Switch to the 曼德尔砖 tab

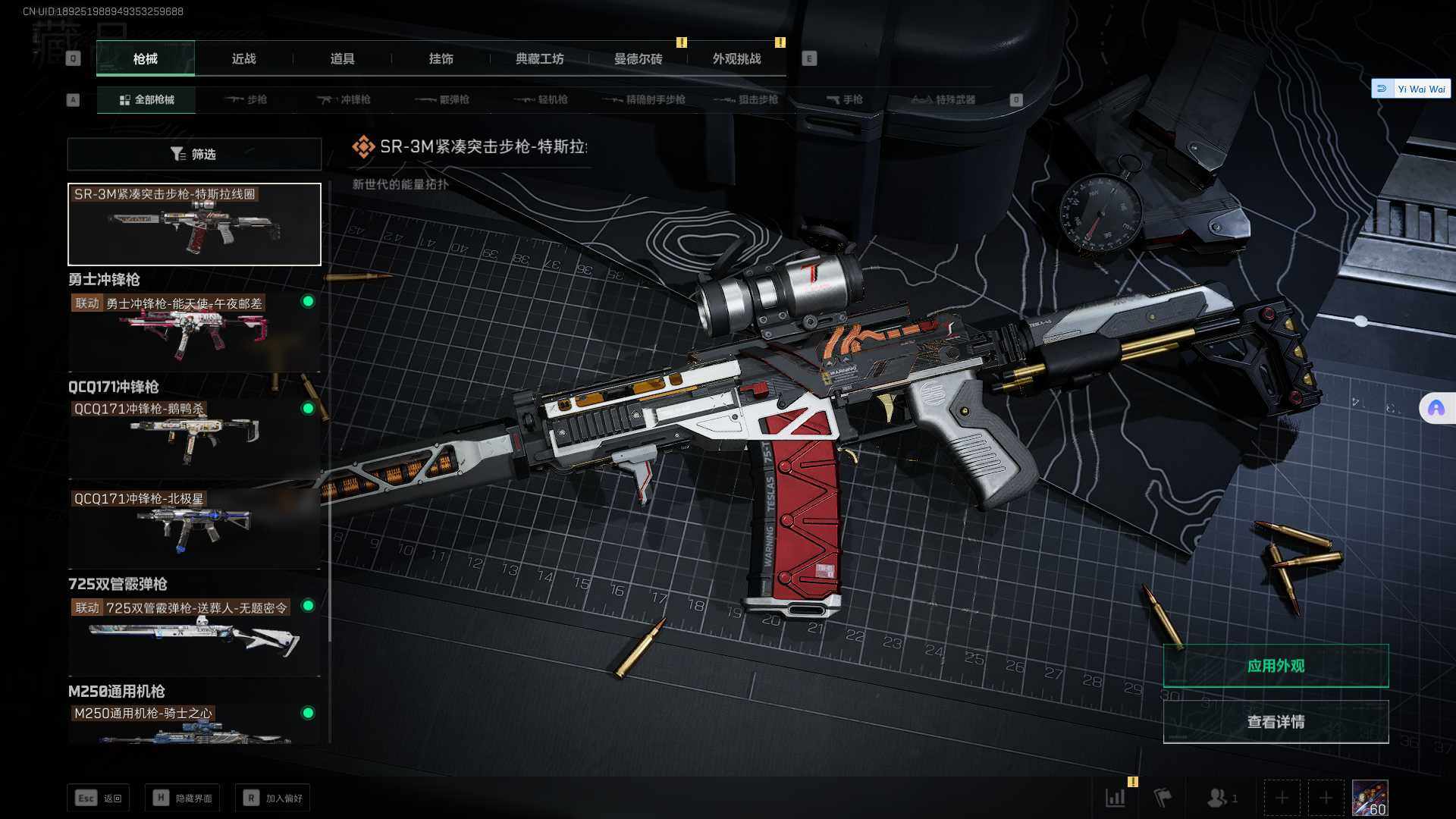(x=638, y=58)
